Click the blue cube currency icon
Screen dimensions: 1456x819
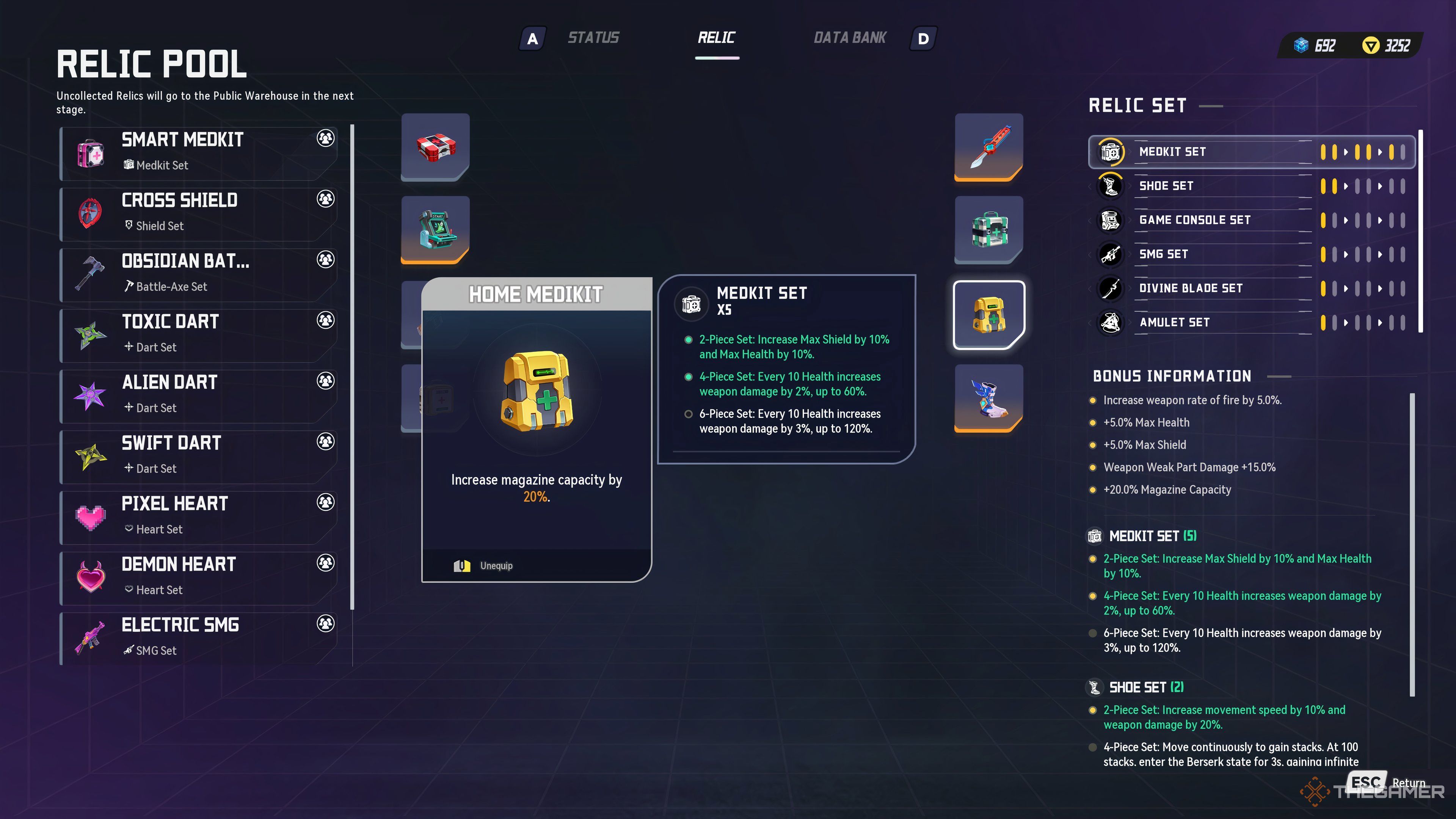coord(1302,45)
